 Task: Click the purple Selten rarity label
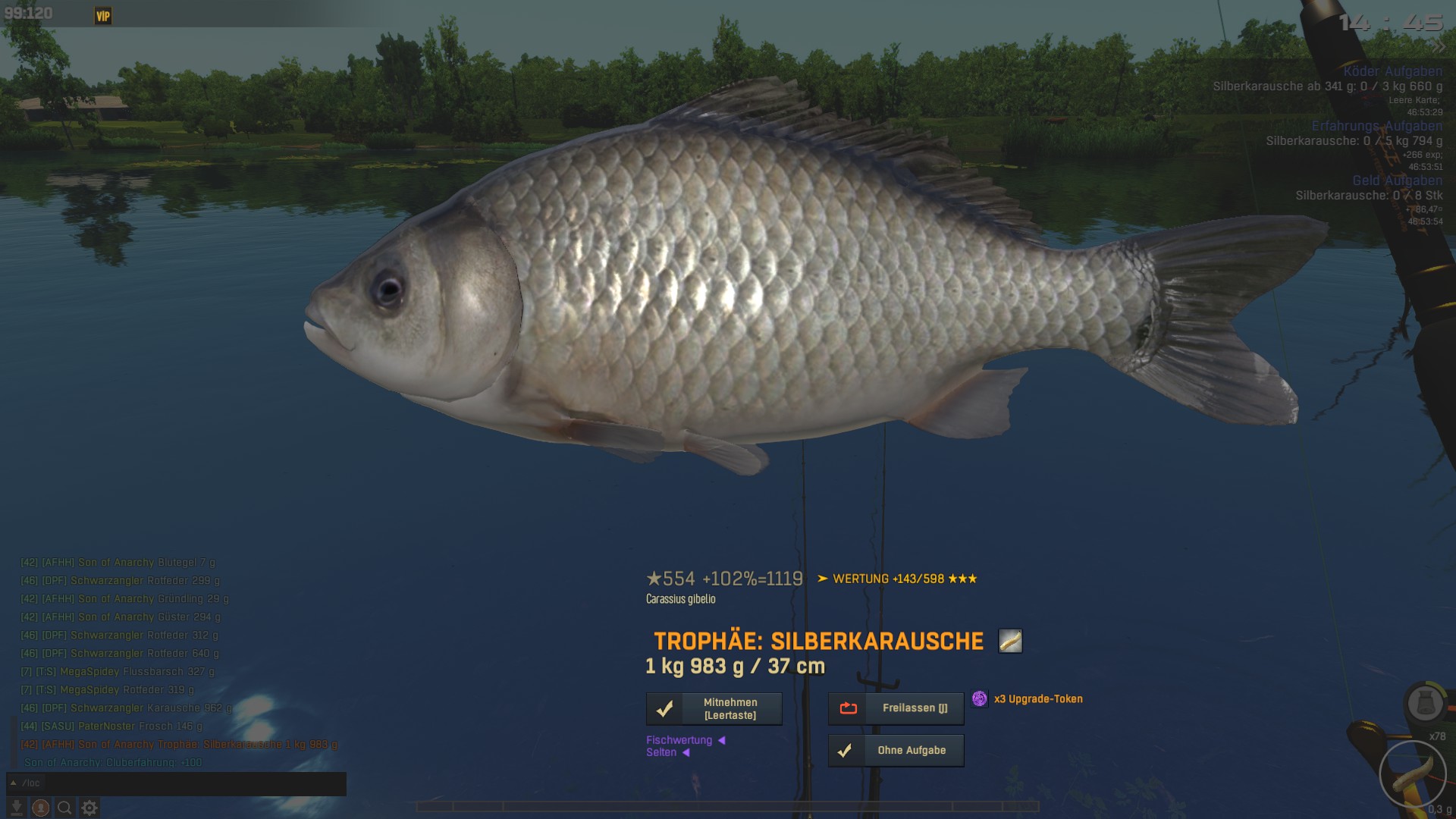[661, 752]
